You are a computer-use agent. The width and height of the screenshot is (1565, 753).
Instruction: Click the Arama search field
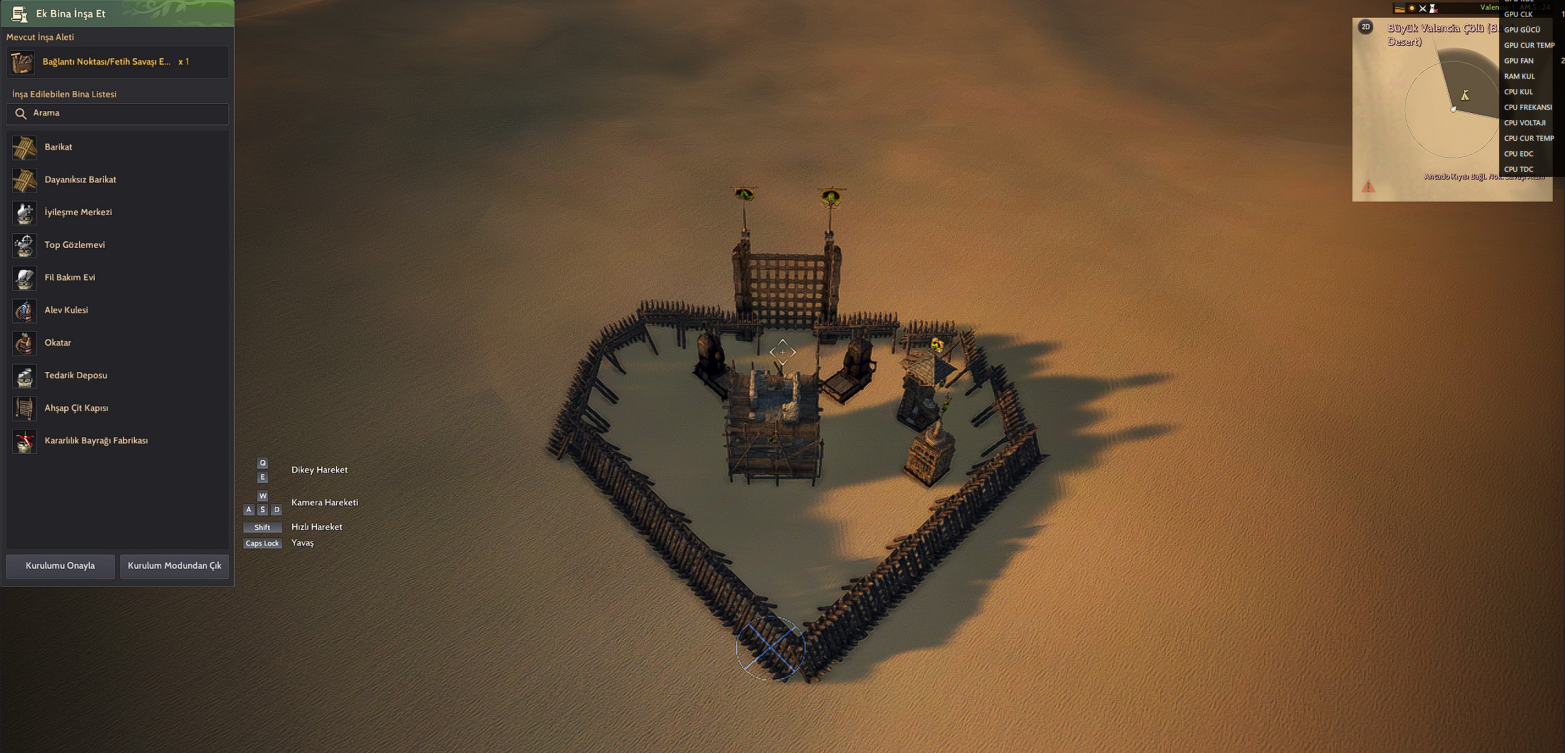tap(118, 114)
